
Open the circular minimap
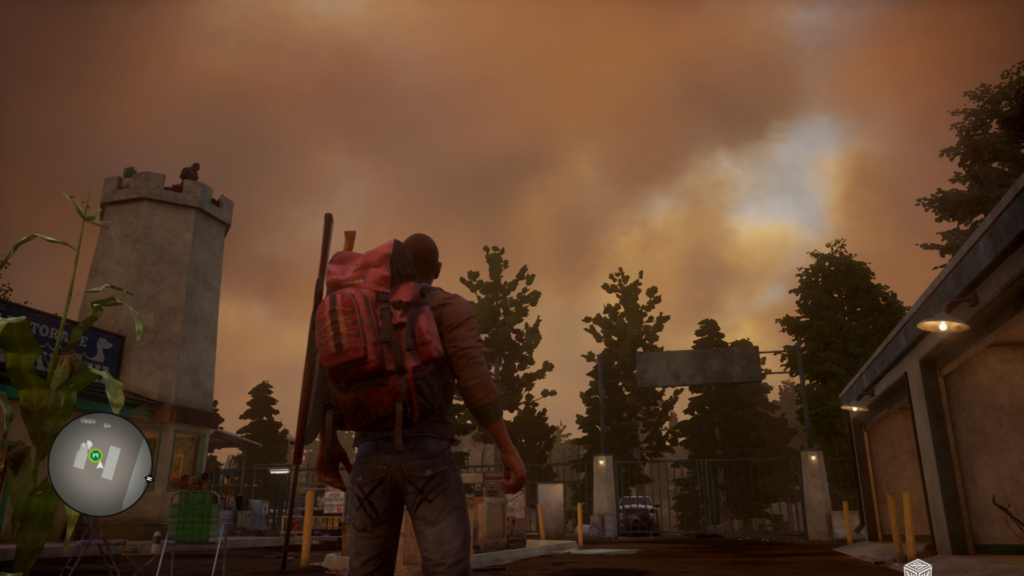pyautogui.click(x=100, y=464)
